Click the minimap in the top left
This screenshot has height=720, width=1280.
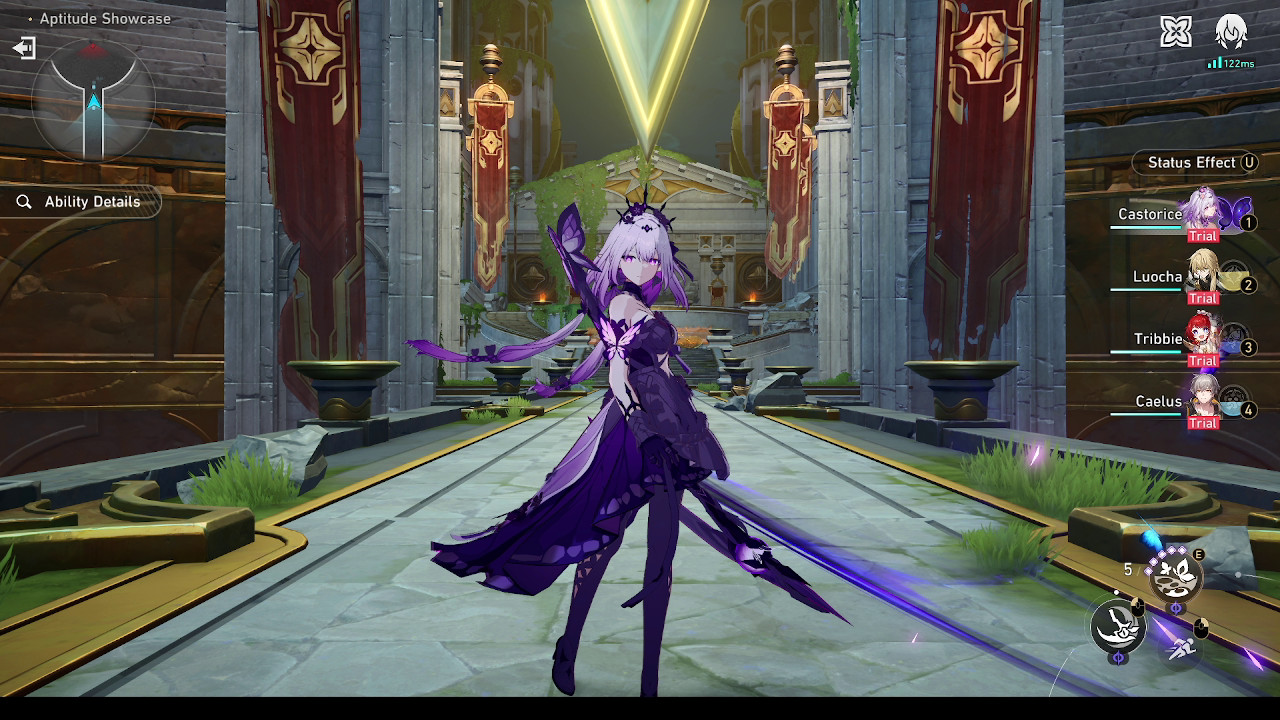(95, 100)
